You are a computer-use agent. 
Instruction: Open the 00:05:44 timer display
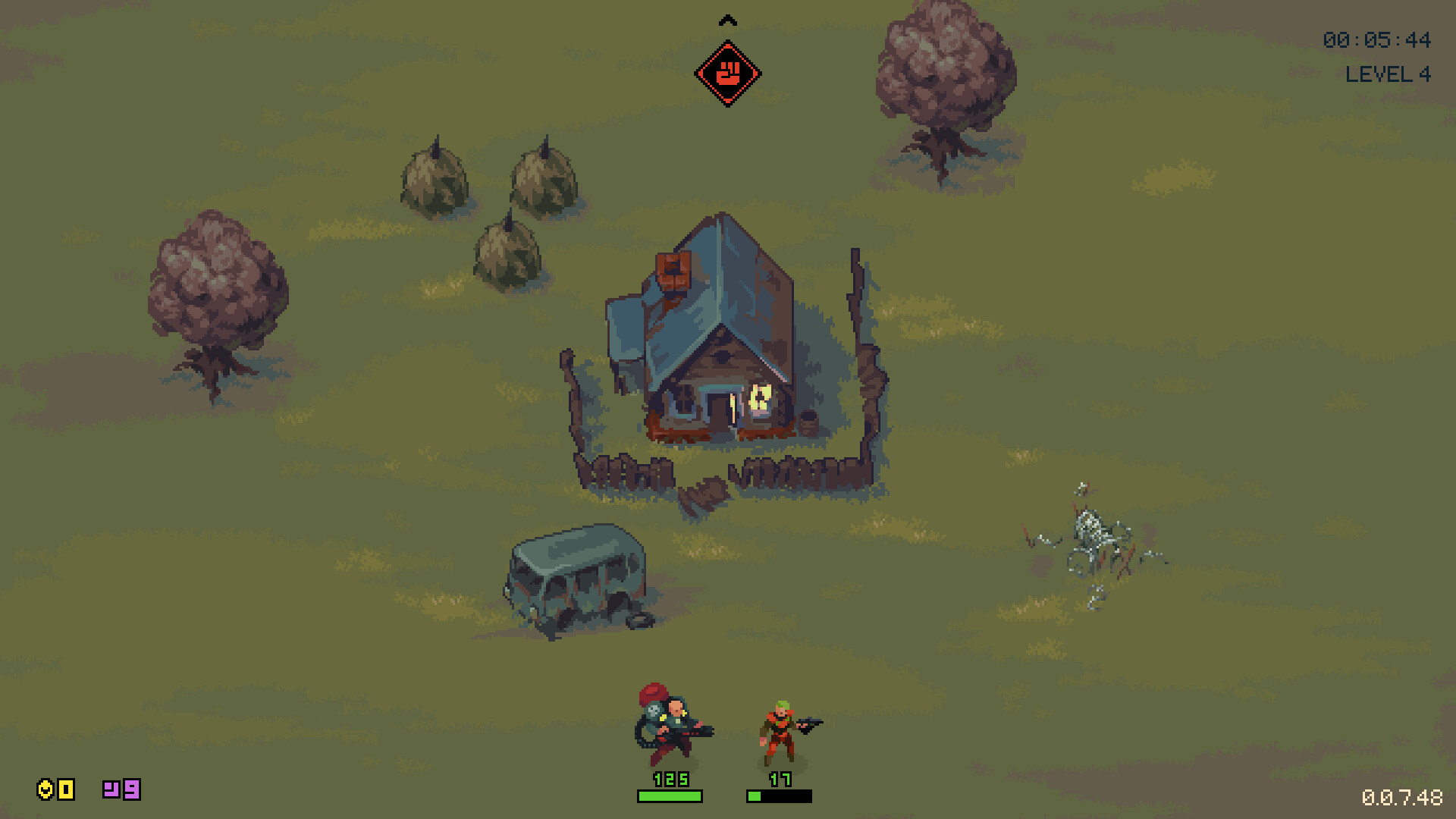1376,41
